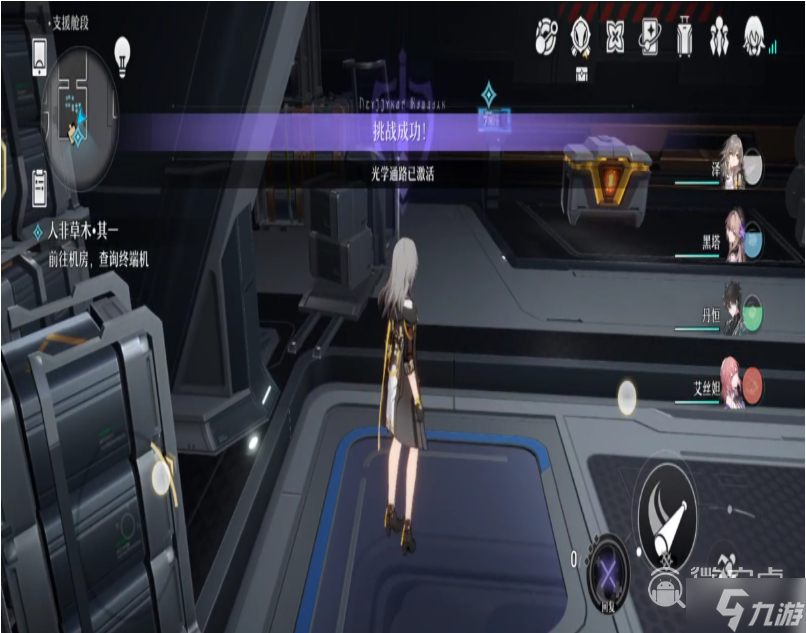Open the event medal icon
Image resolution: width=806 pixels, height=633 pixels.
[x=580, y=37]
